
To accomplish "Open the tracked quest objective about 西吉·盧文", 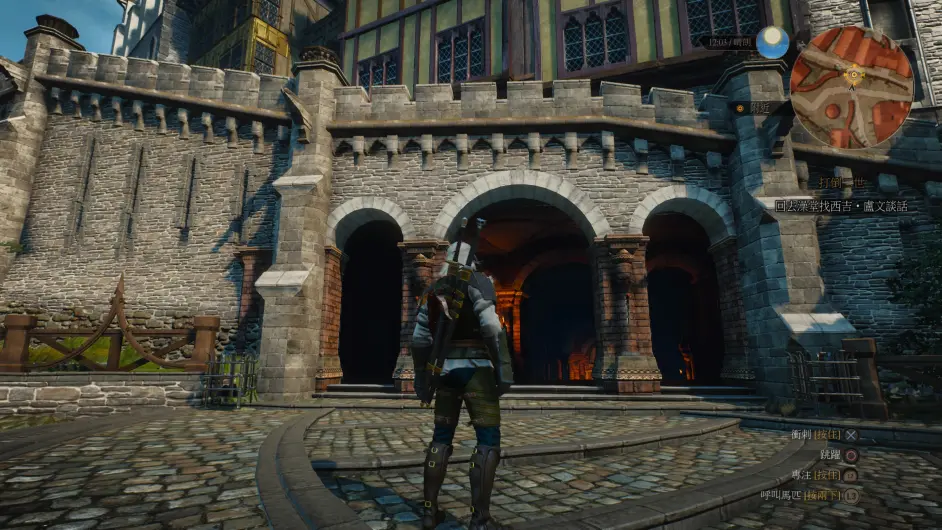I will [842, 206].
